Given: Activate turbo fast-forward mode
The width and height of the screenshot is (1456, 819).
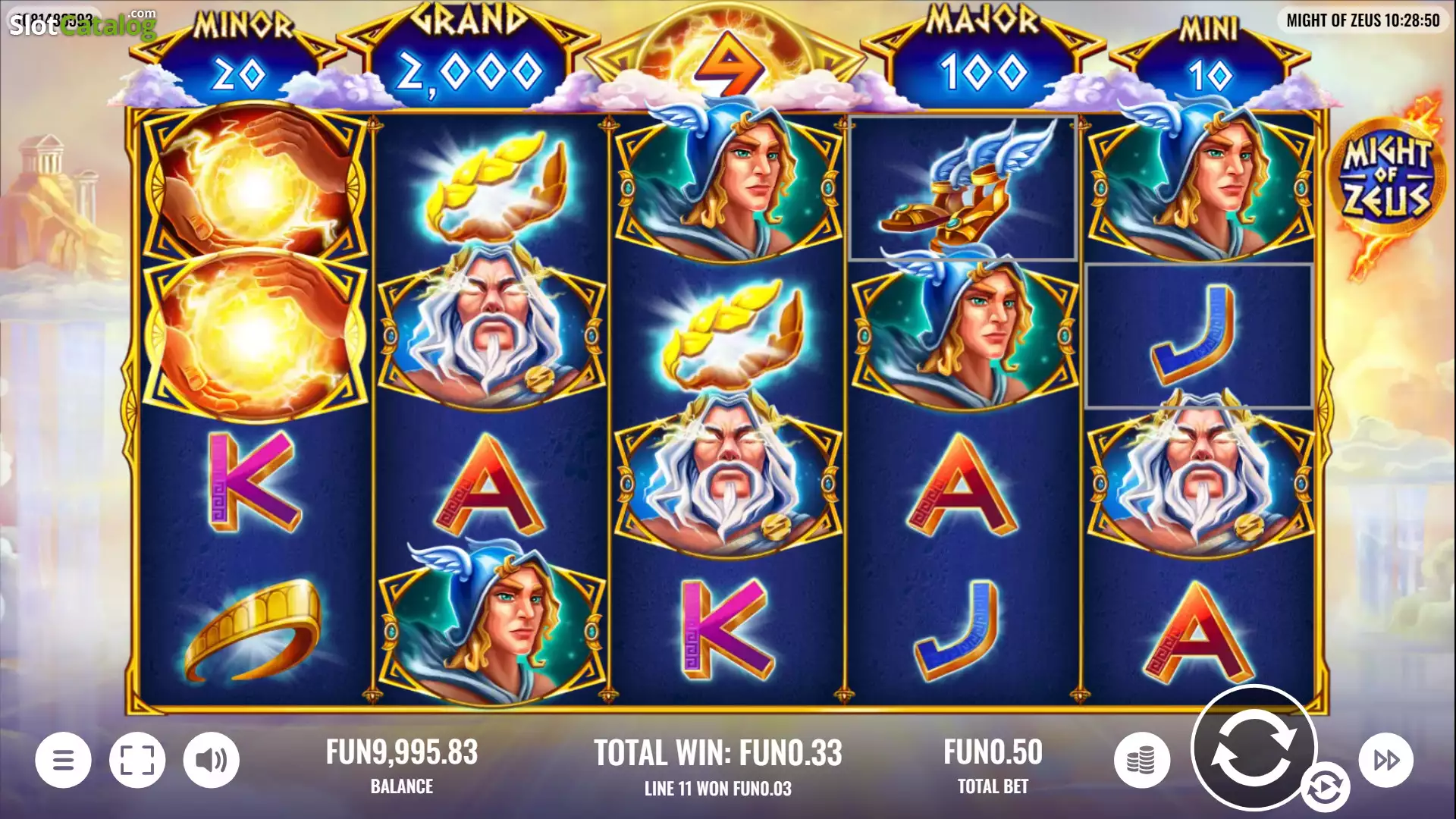Looking at the screenshot, I should point(1385,760).
